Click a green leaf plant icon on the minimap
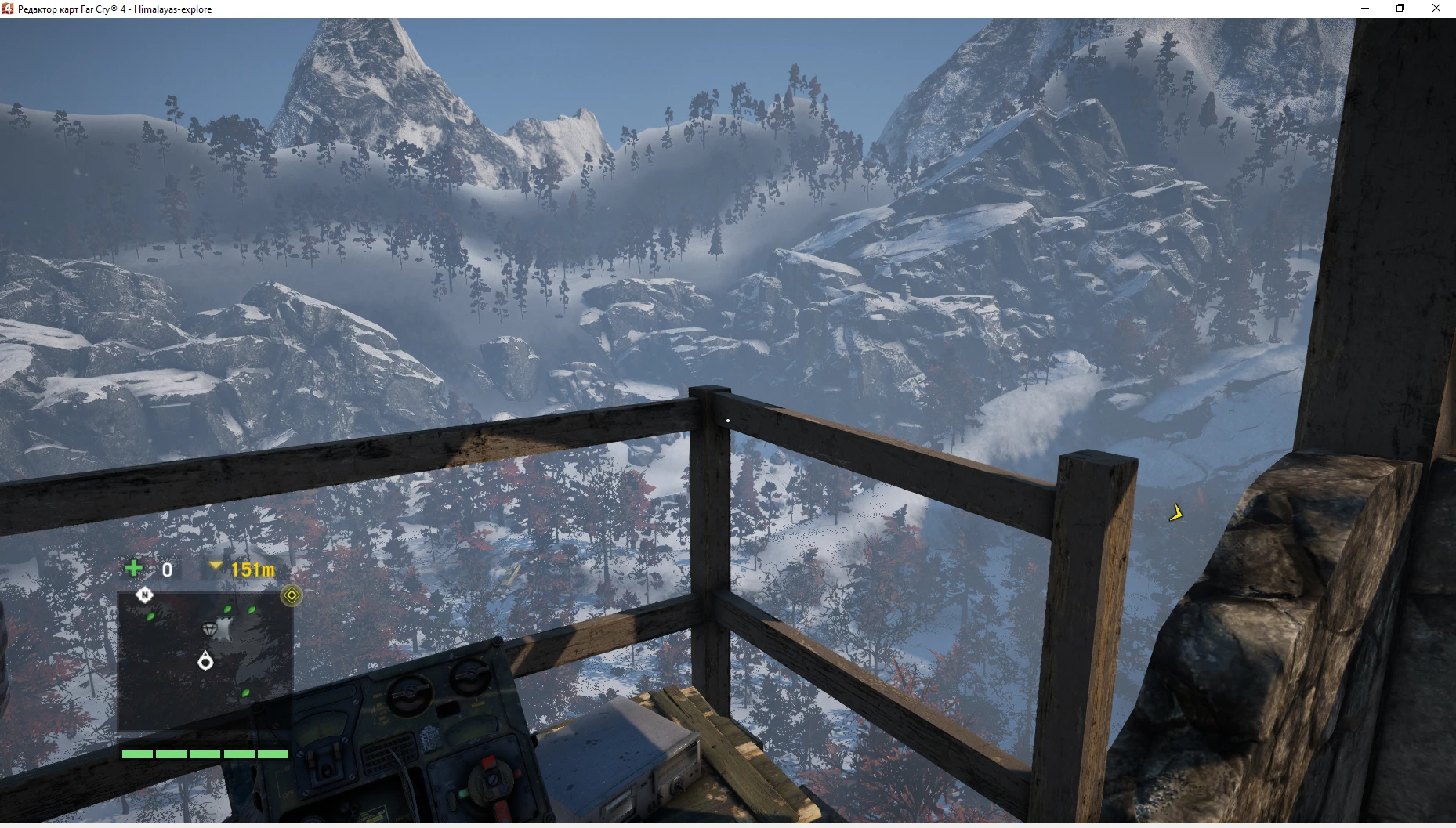 point(151,618)
